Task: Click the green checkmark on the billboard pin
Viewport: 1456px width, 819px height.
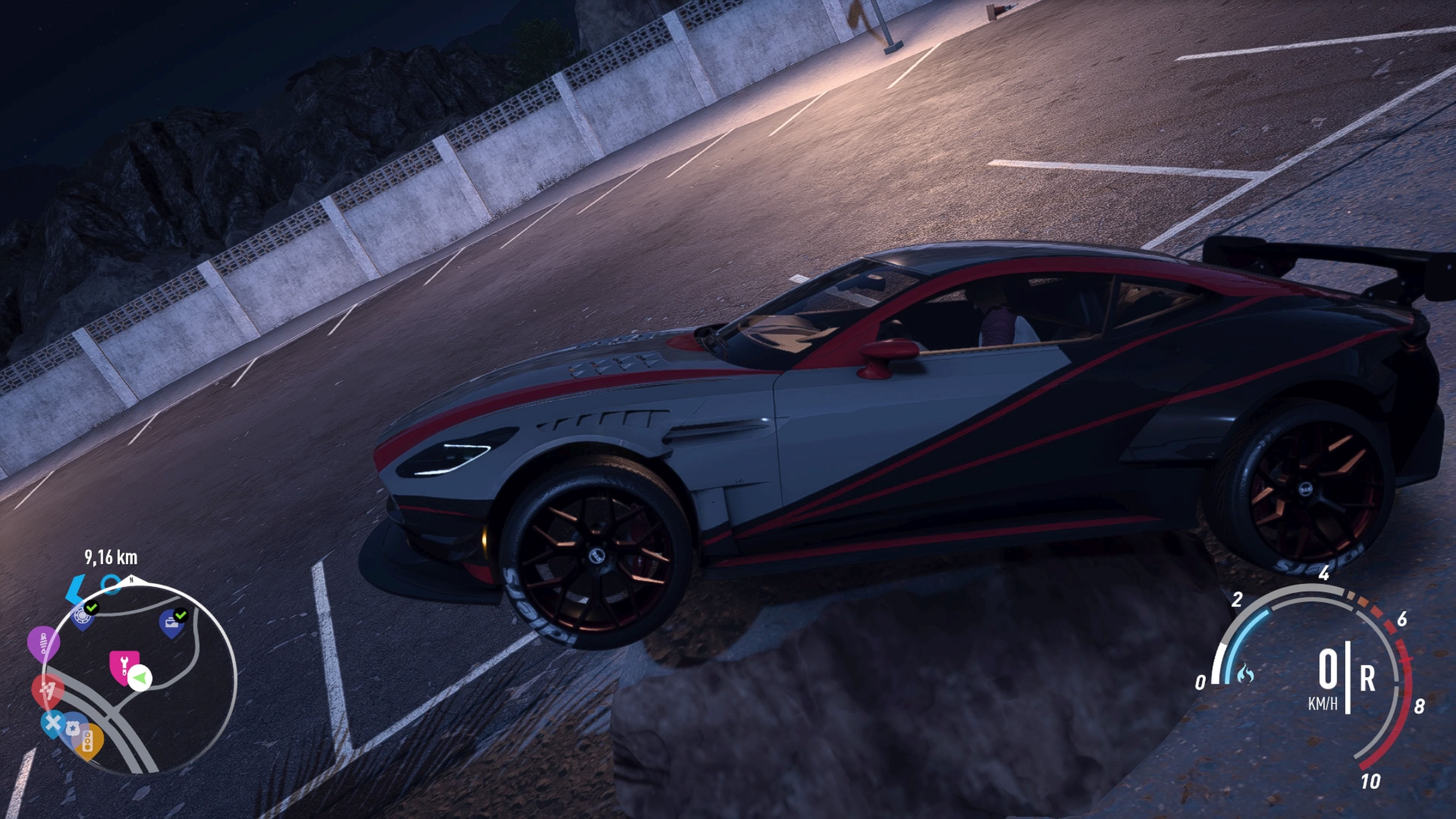Action: tap(181, 616)
